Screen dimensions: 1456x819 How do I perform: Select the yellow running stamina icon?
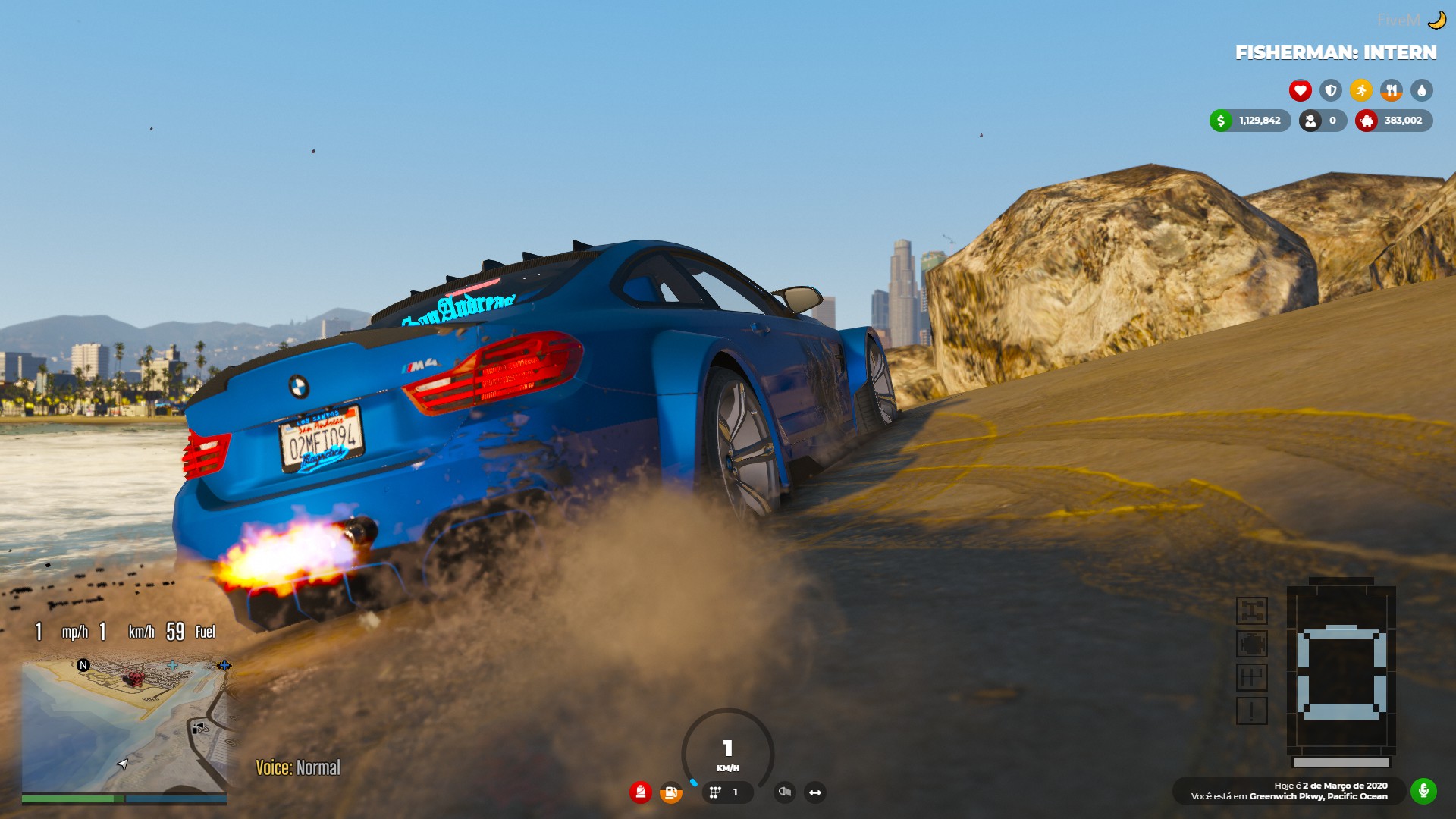point(1360,91)
